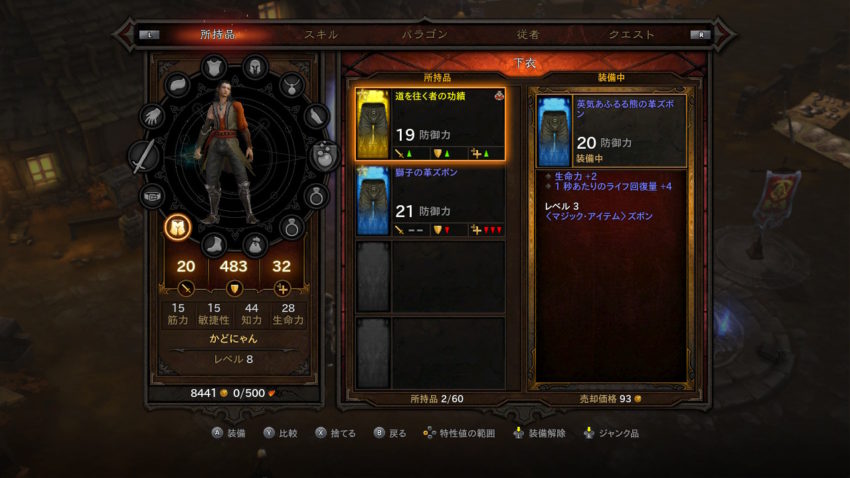Choose the shoulders equipment slot

tap(179, 86)
